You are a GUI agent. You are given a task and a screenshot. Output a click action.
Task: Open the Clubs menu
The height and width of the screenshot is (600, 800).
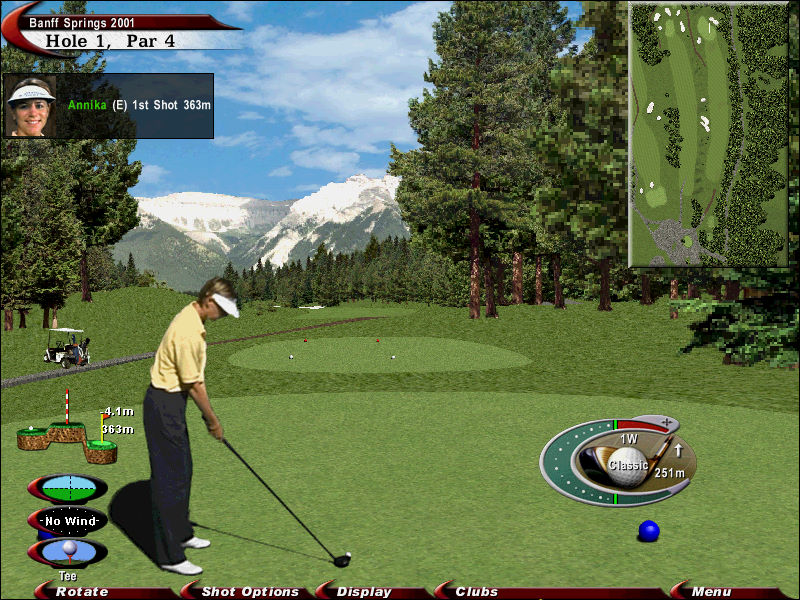pyautogui.click(x=477, y=592)
